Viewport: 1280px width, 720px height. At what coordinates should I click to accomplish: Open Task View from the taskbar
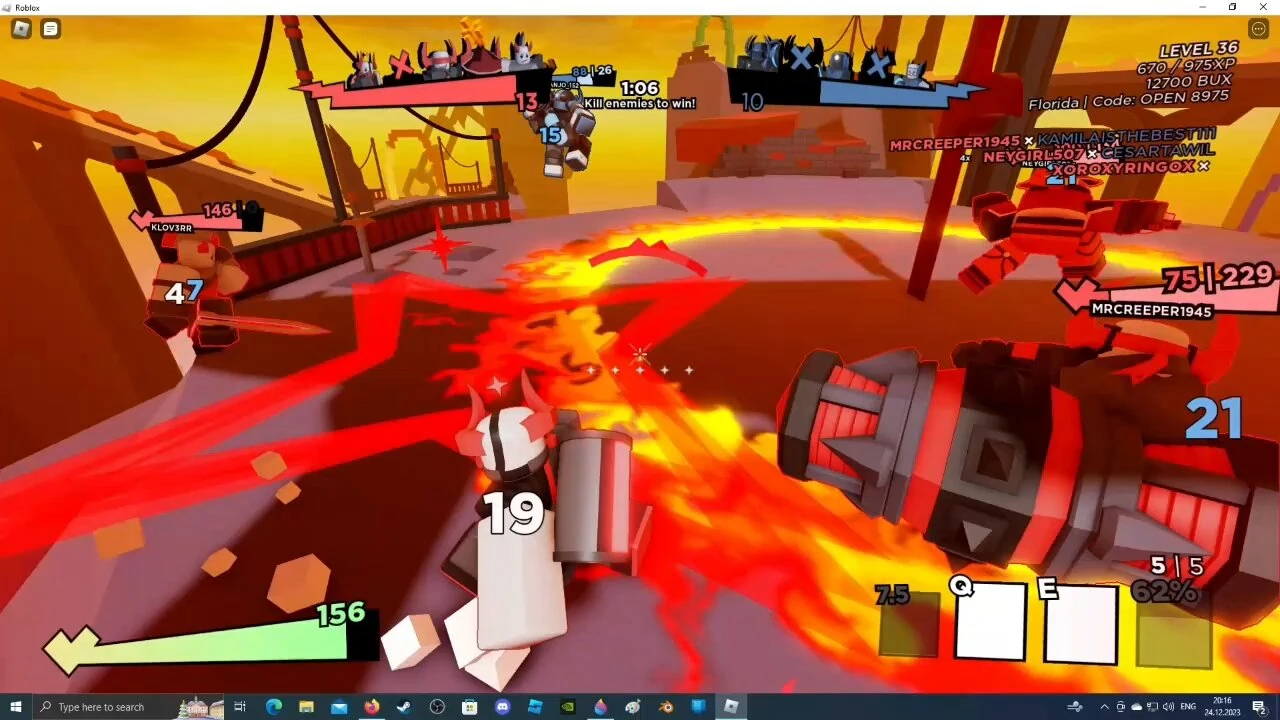pyautogui.click(x=240, y=707)
